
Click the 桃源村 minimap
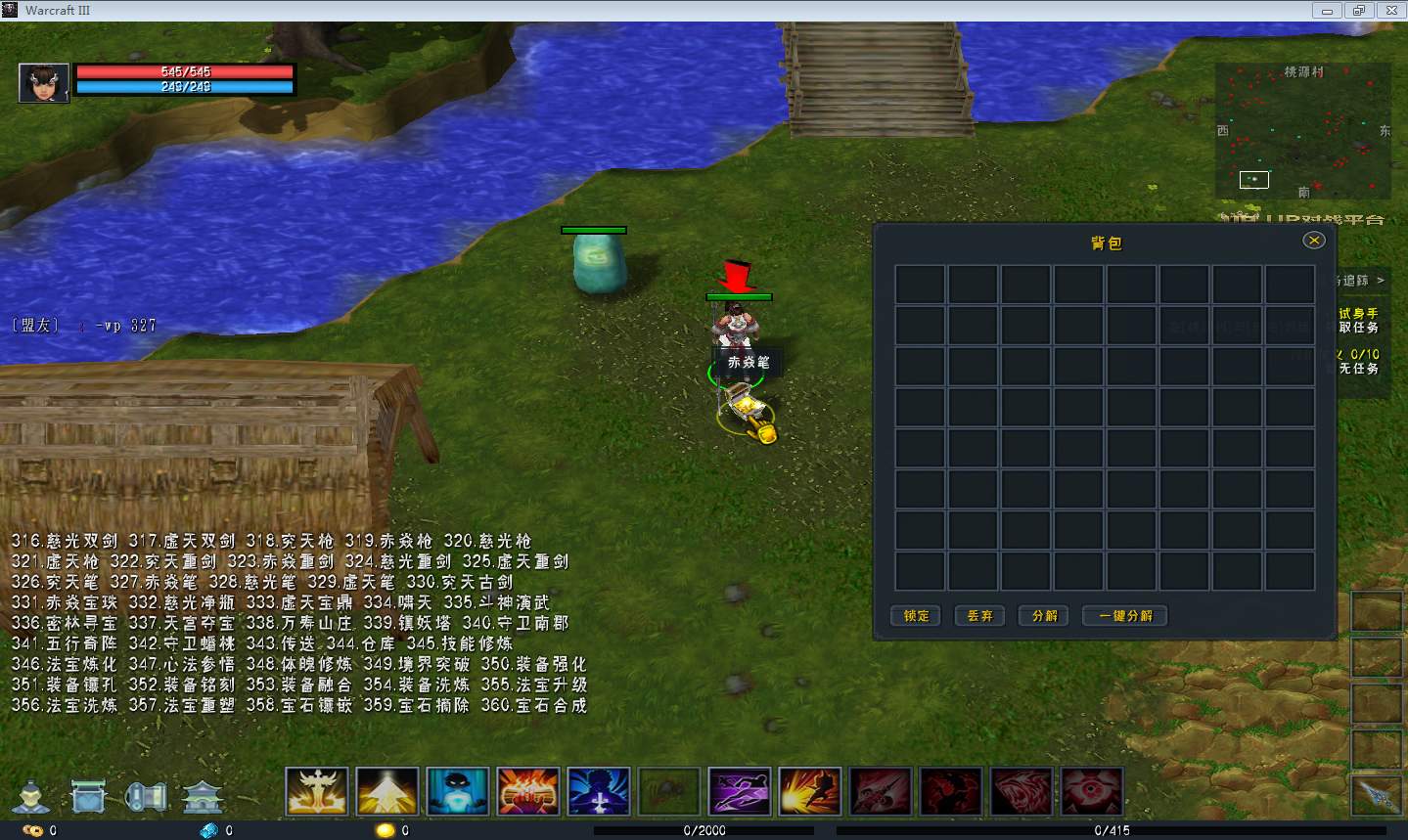point(1302,132)
